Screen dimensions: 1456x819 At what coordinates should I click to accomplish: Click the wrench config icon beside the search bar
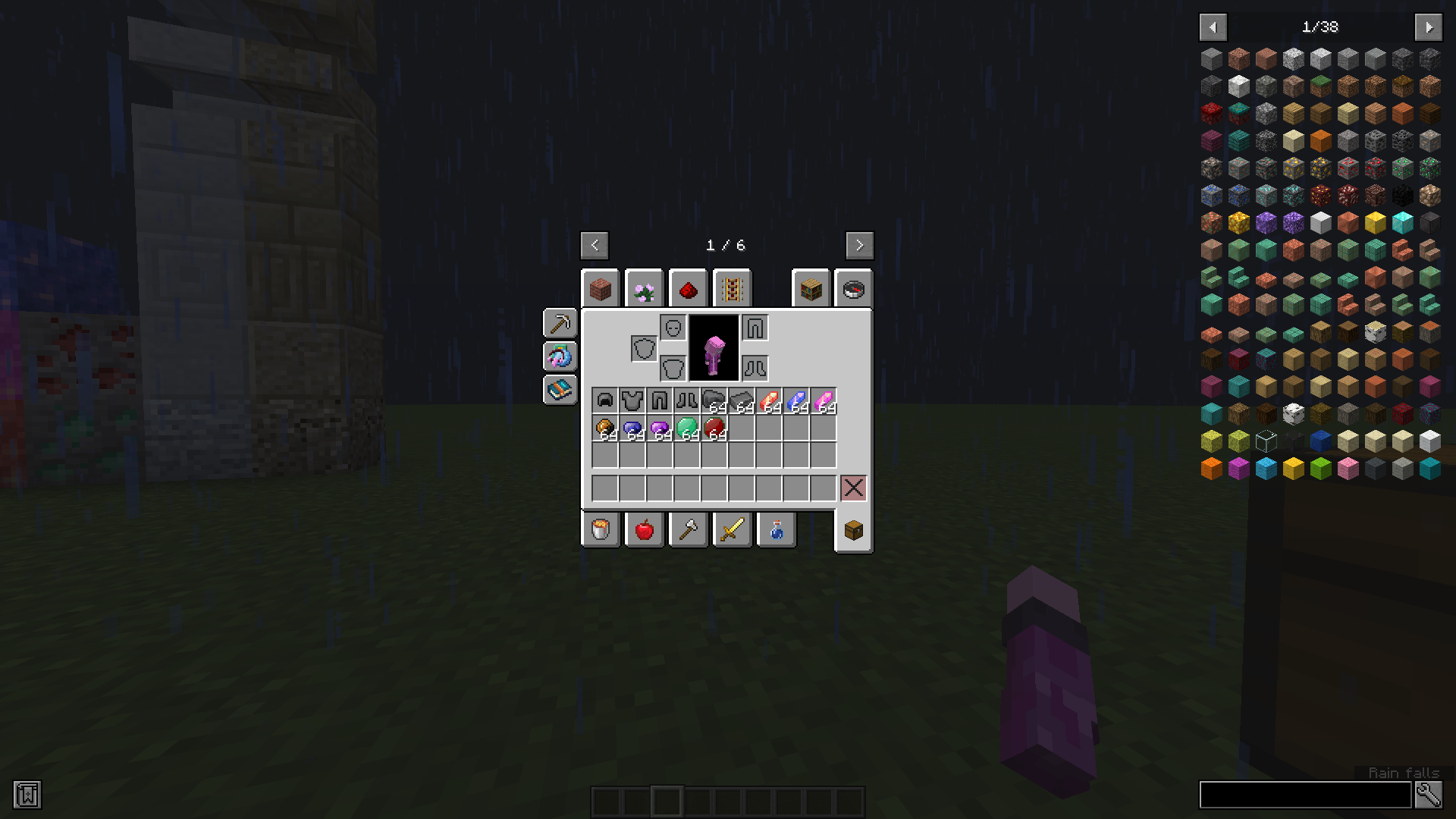pyautogui.click(x=1428, y=795)
